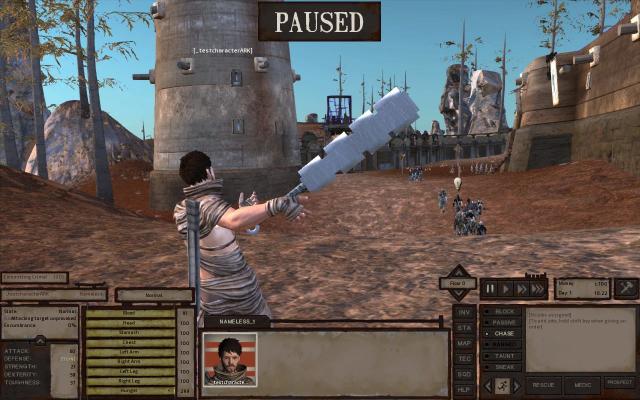This screenshot has width=640, height=400.
Task: Click the PROSPECT button
Action: (x=619, y=384)
